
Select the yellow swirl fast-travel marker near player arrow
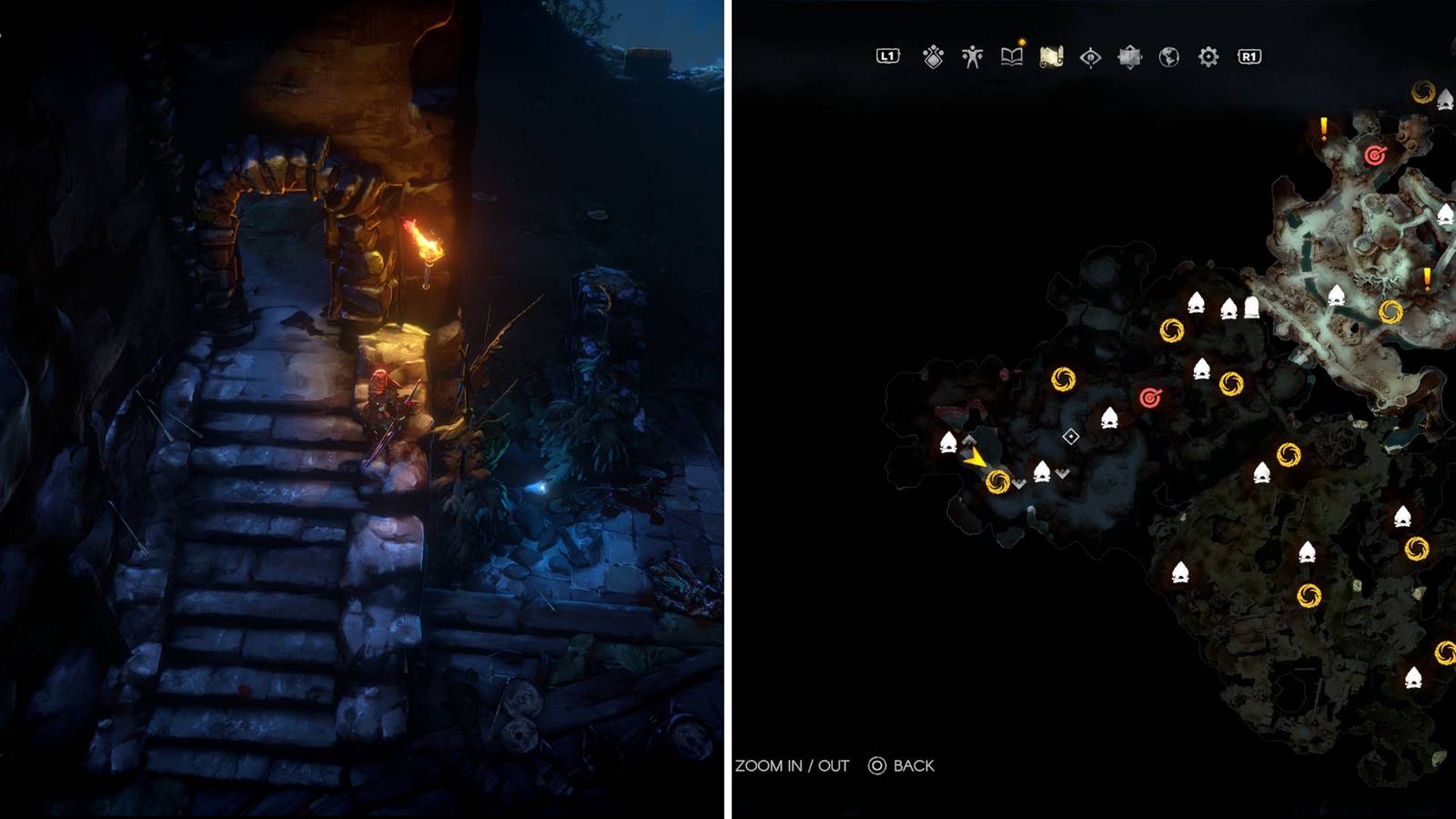click(997, 480)
